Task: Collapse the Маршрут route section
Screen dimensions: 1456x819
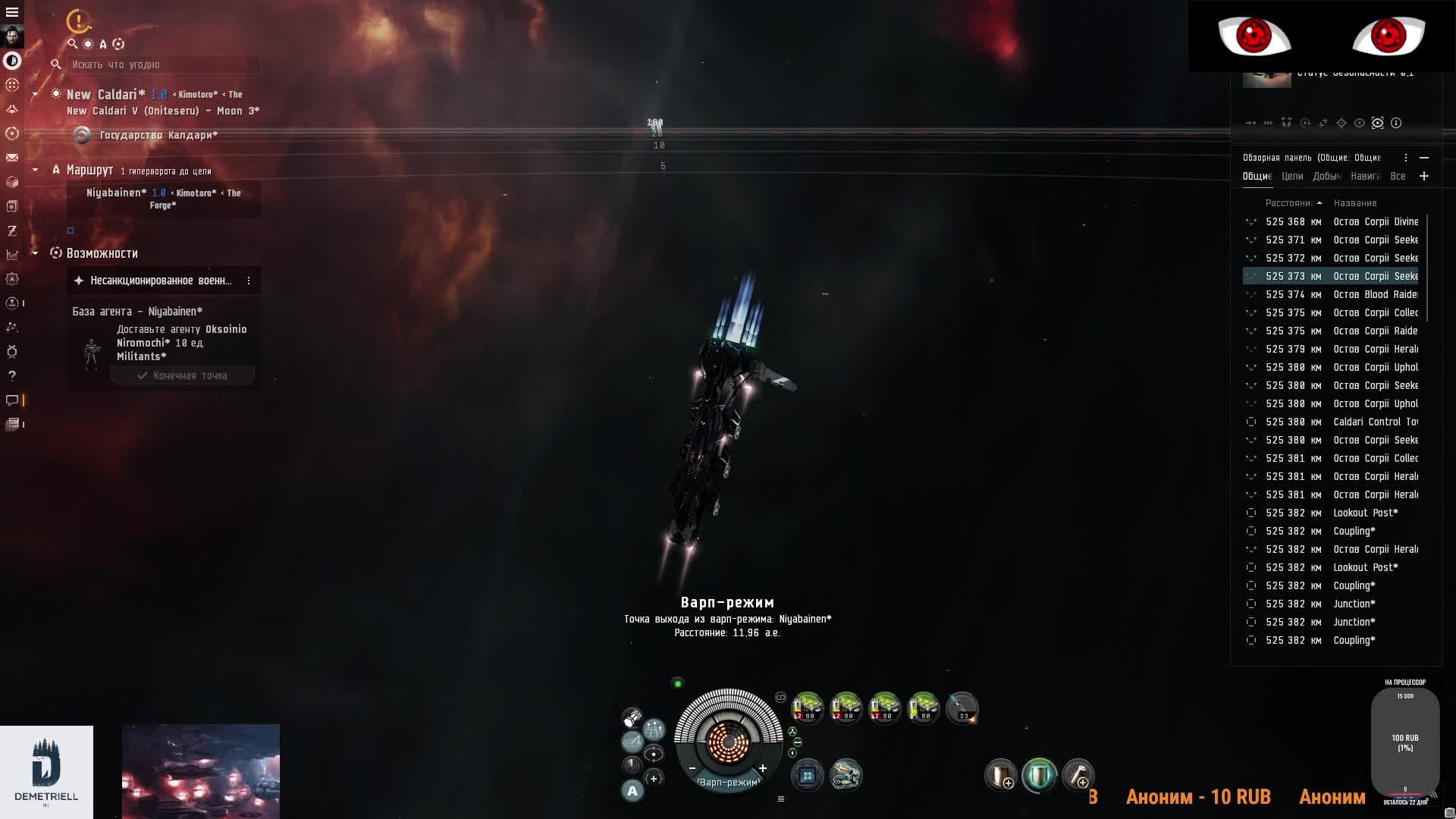Action: click(x=35, y=171)
